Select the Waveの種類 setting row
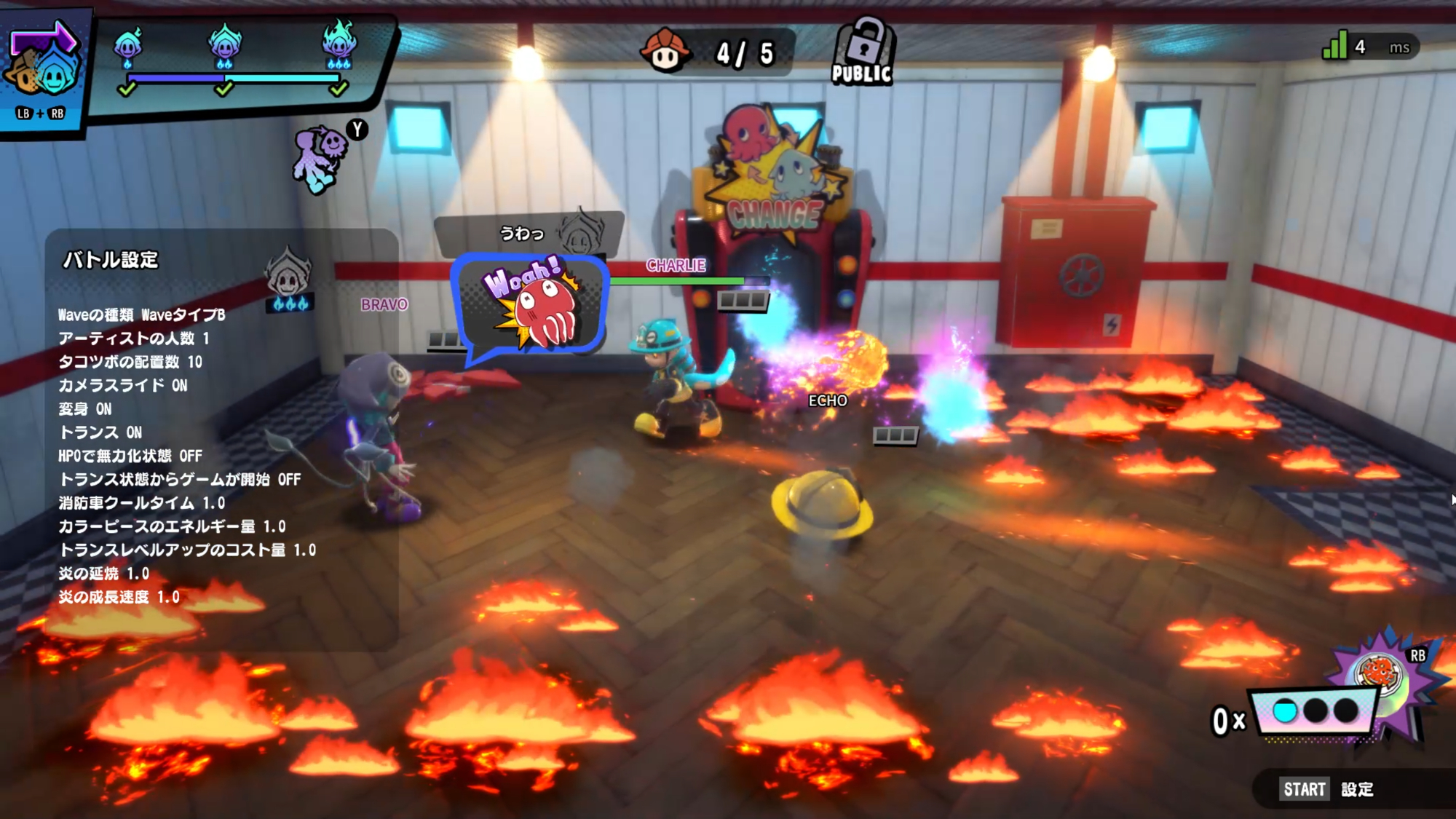The image size is (1456, 819). (x=142, y=314)
